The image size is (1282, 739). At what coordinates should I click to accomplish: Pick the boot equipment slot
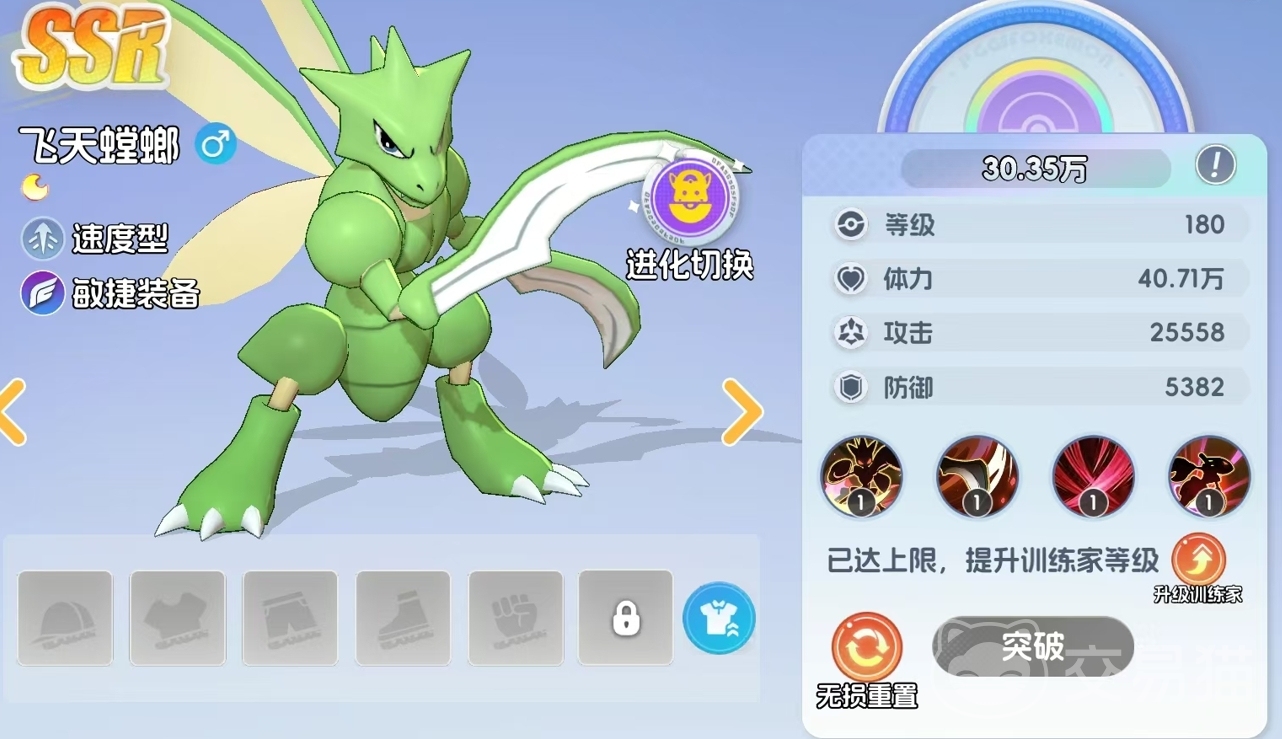pos(403,617)
